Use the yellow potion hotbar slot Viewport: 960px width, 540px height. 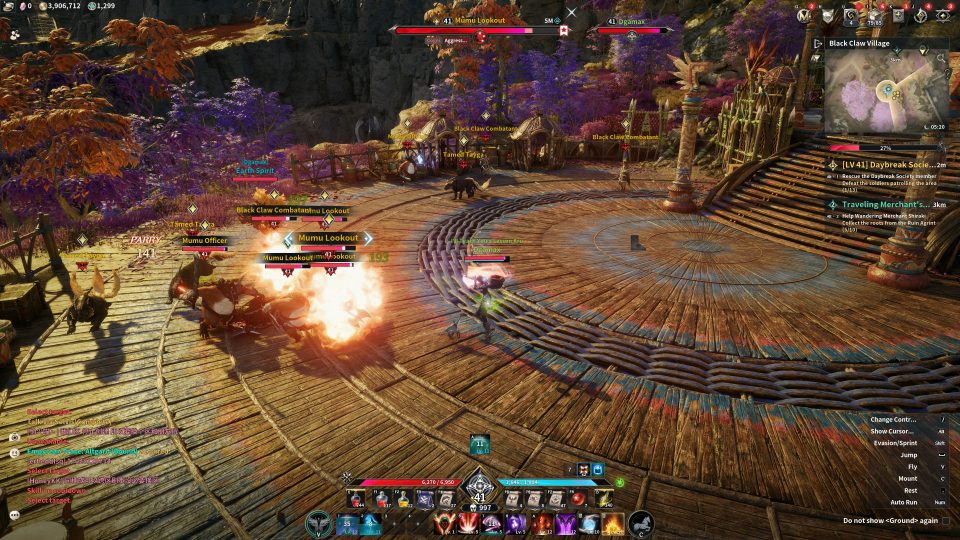[404, 498]
